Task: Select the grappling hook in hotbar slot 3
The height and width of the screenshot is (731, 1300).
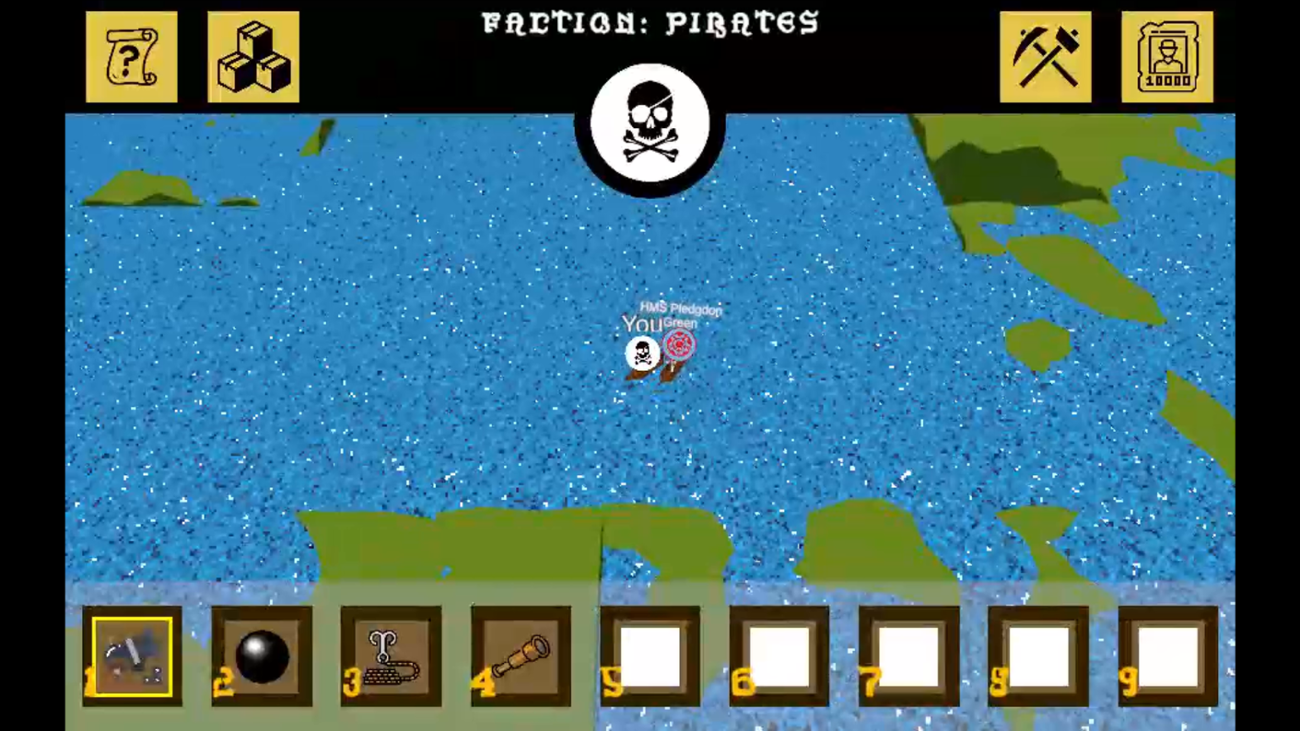Action: point(390,655)
